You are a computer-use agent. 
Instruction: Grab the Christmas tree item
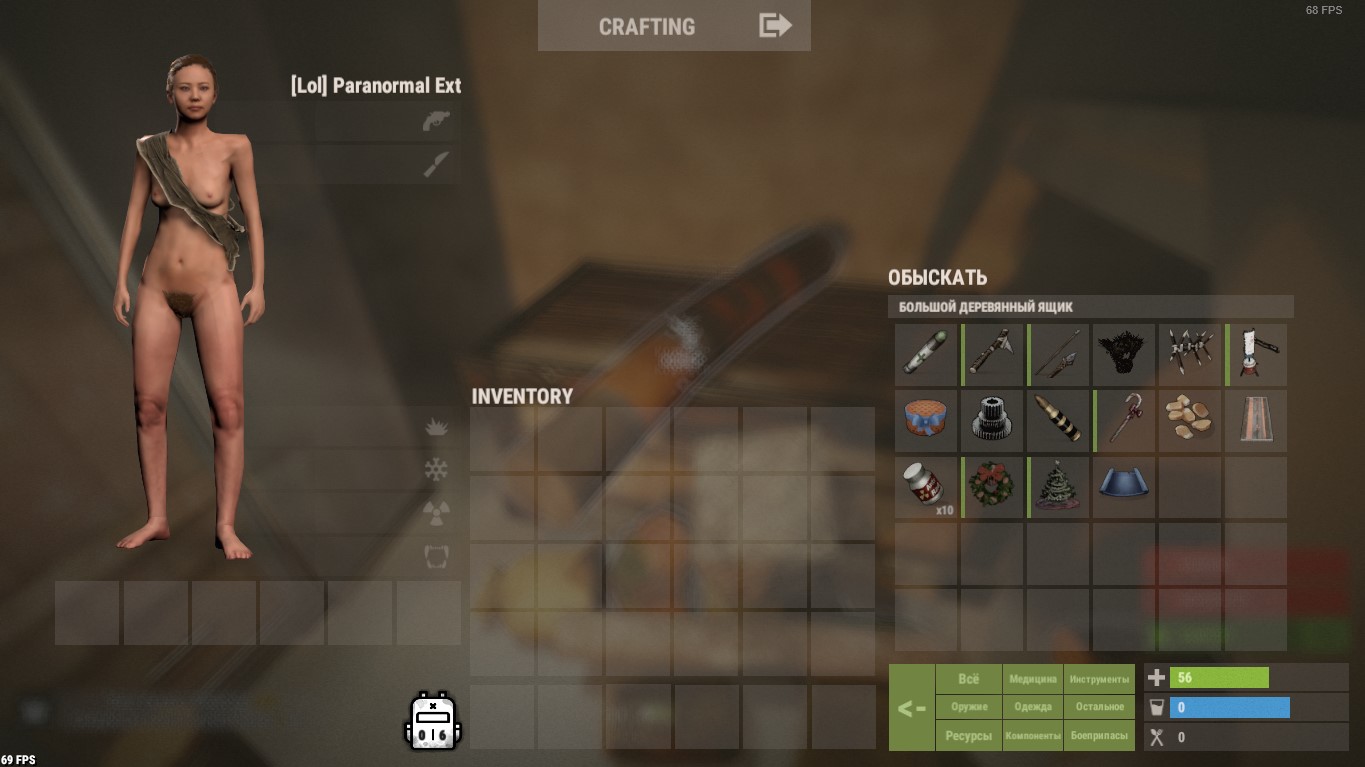(x=1058, y=487)
